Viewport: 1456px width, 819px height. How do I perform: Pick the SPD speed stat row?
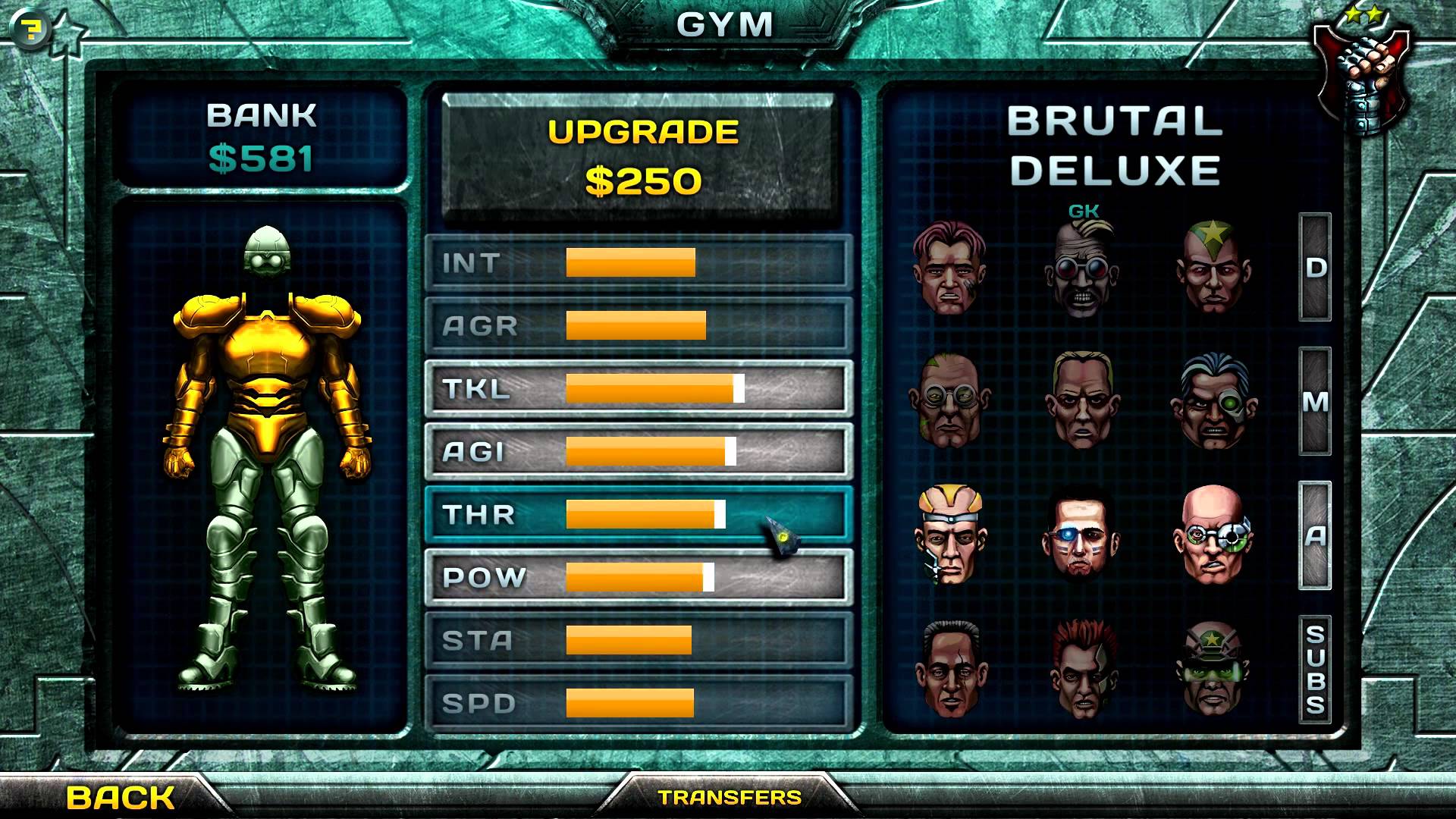pos(639,704)
